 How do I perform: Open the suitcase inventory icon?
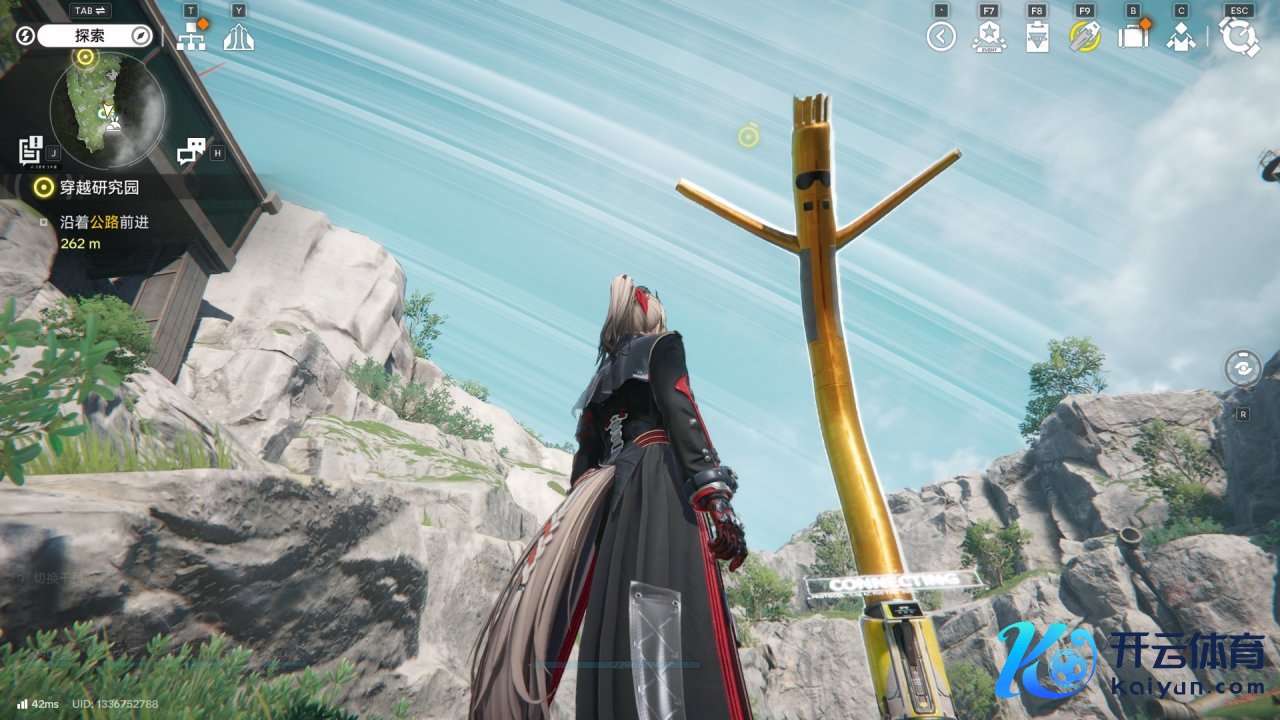[1133, 37]
